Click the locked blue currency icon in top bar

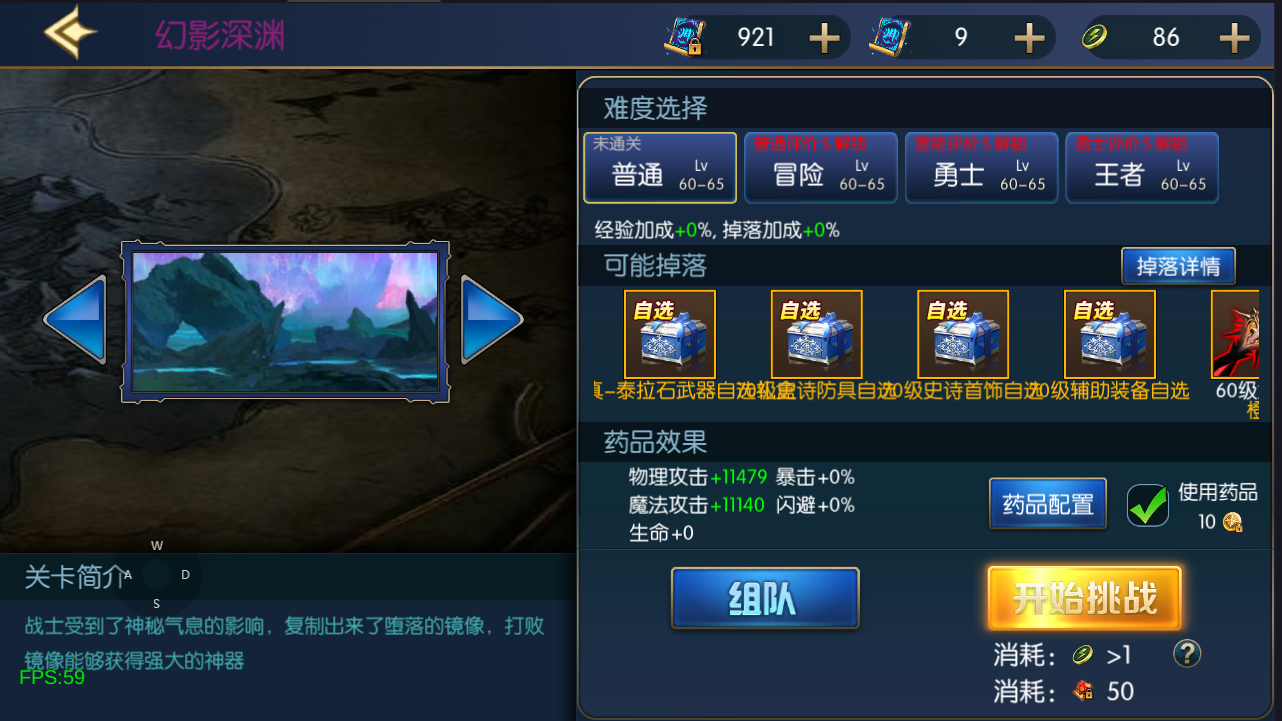coord(683,36)
